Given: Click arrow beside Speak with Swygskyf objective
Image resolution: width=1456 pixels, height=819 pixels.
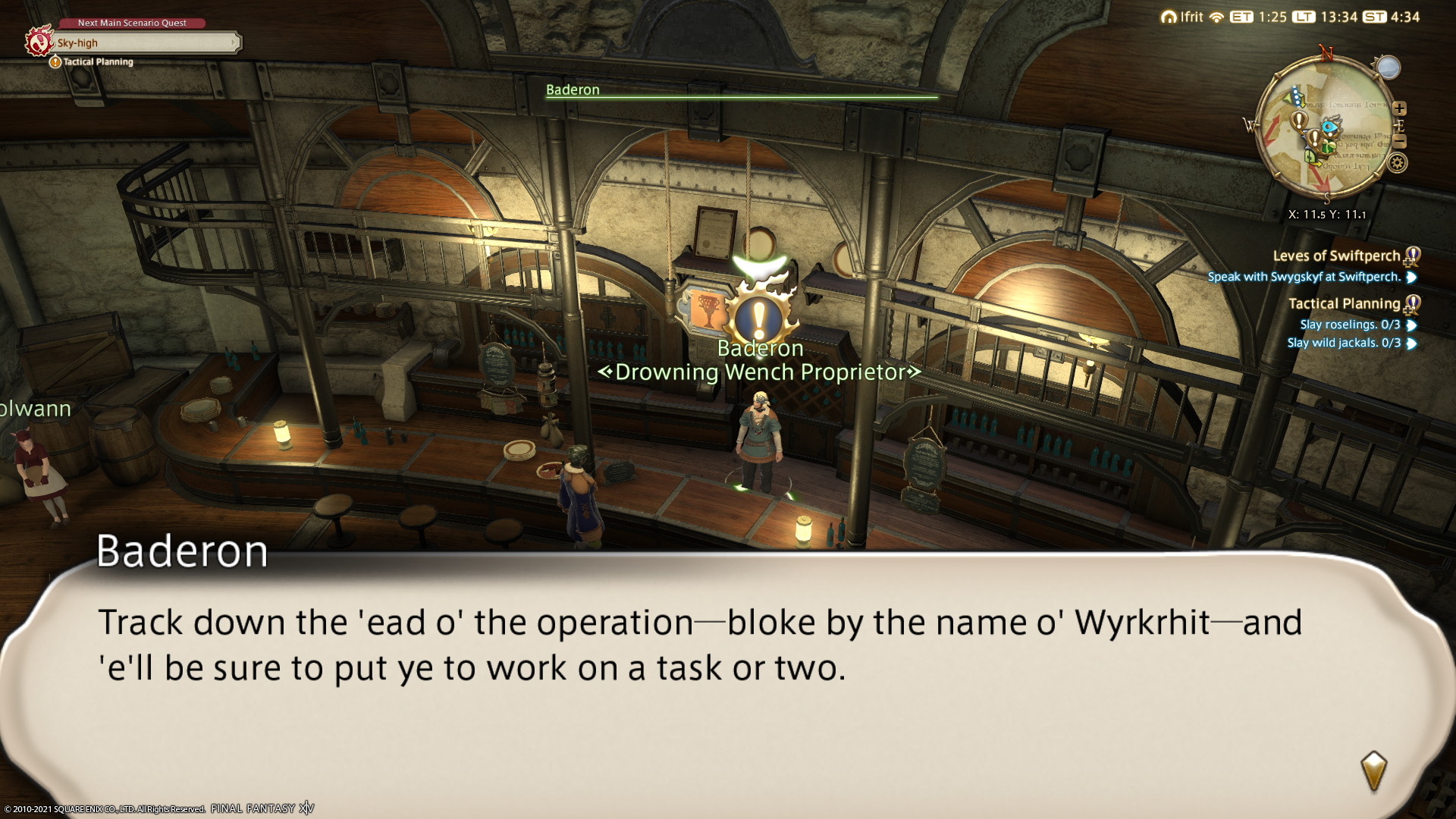Looking at the screenshot, I should [1411, 278].
